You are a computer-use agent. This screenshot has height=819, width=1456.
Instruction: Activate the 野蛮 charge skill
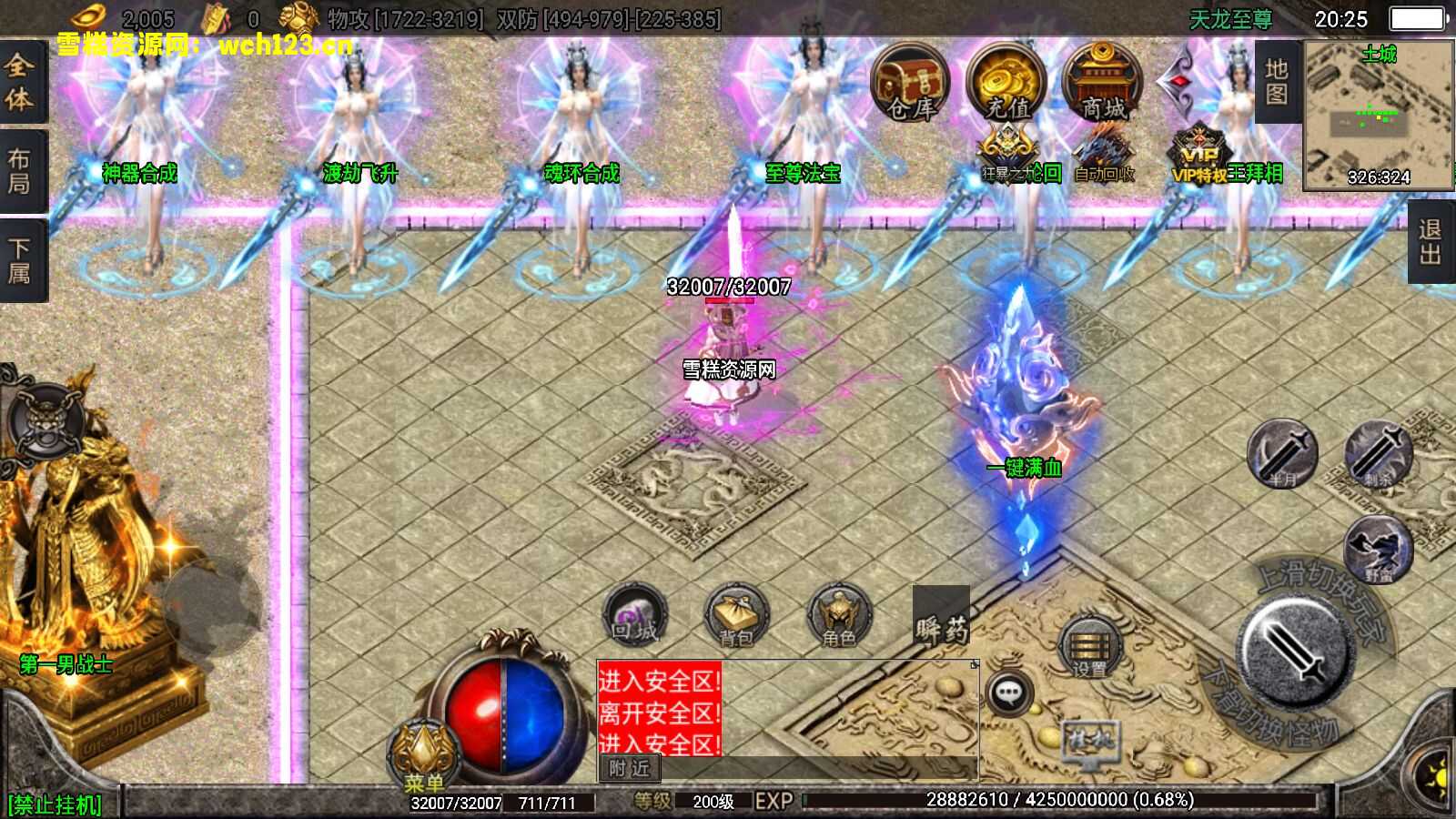[x=1378, y=550]
